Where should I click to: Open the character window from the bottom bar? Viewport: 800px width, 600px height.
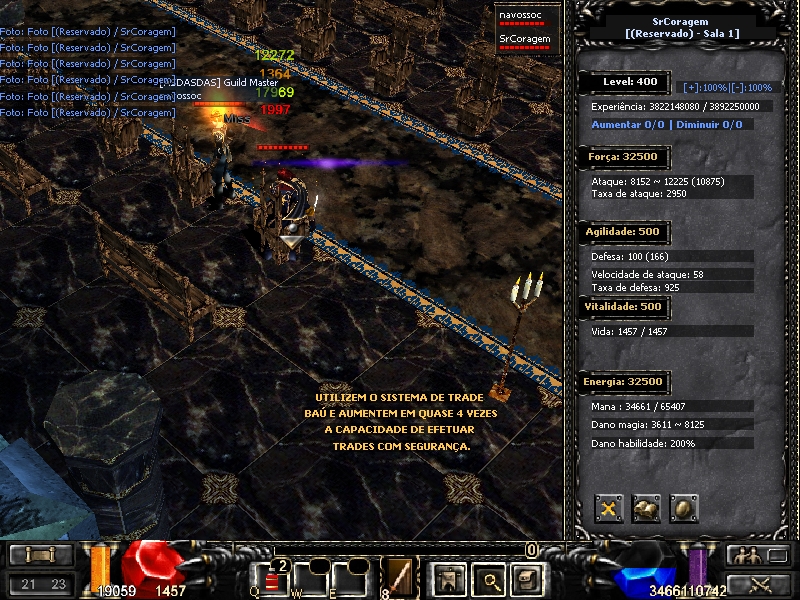pos(446,578)
